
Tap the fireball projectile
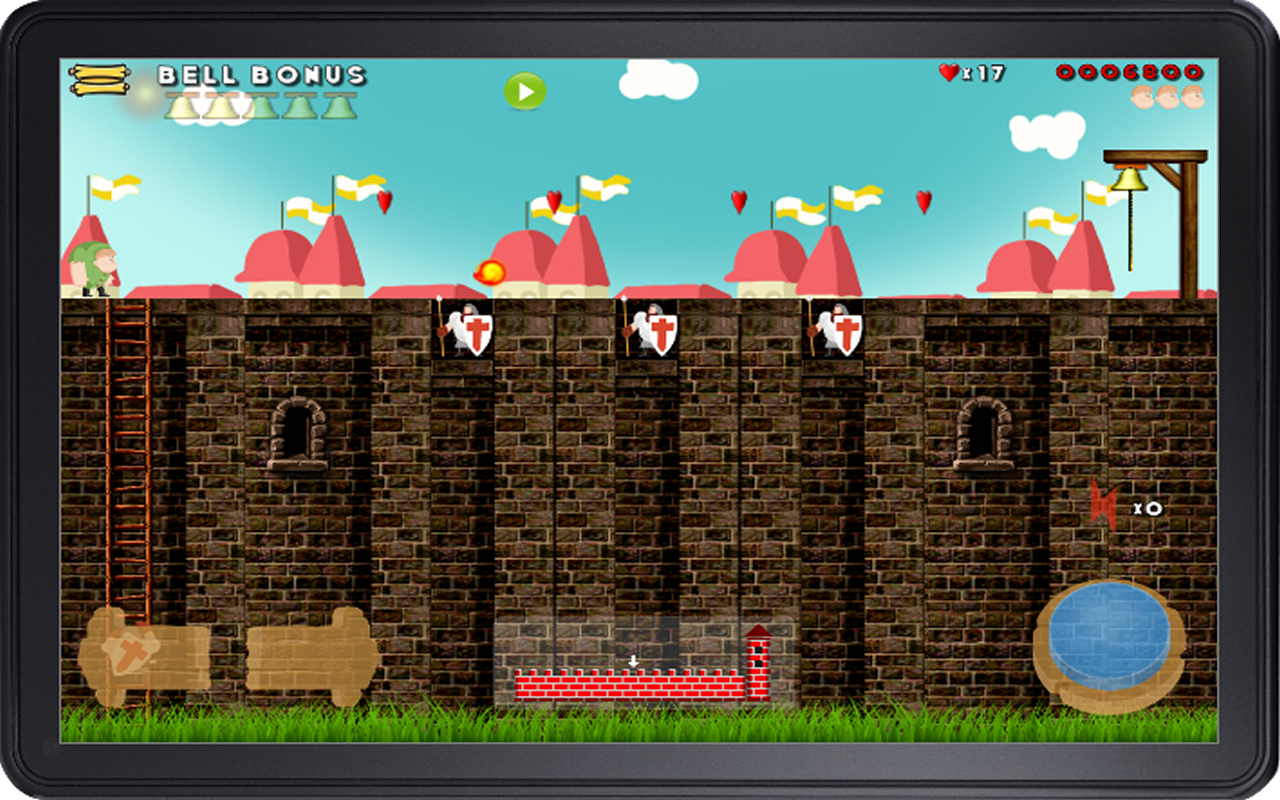point(489,271)
